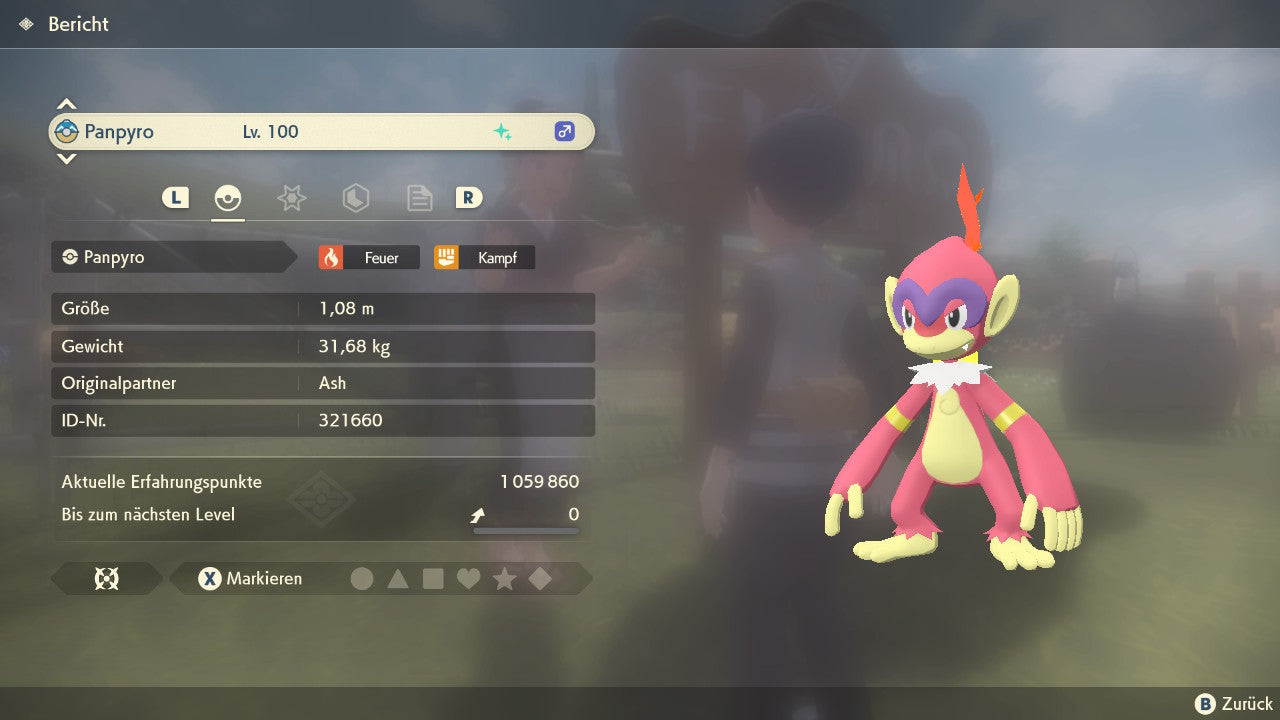Screen dimensions: 1280x720
Task: Select the Poké Ball info tab
Action: [228, 198]
